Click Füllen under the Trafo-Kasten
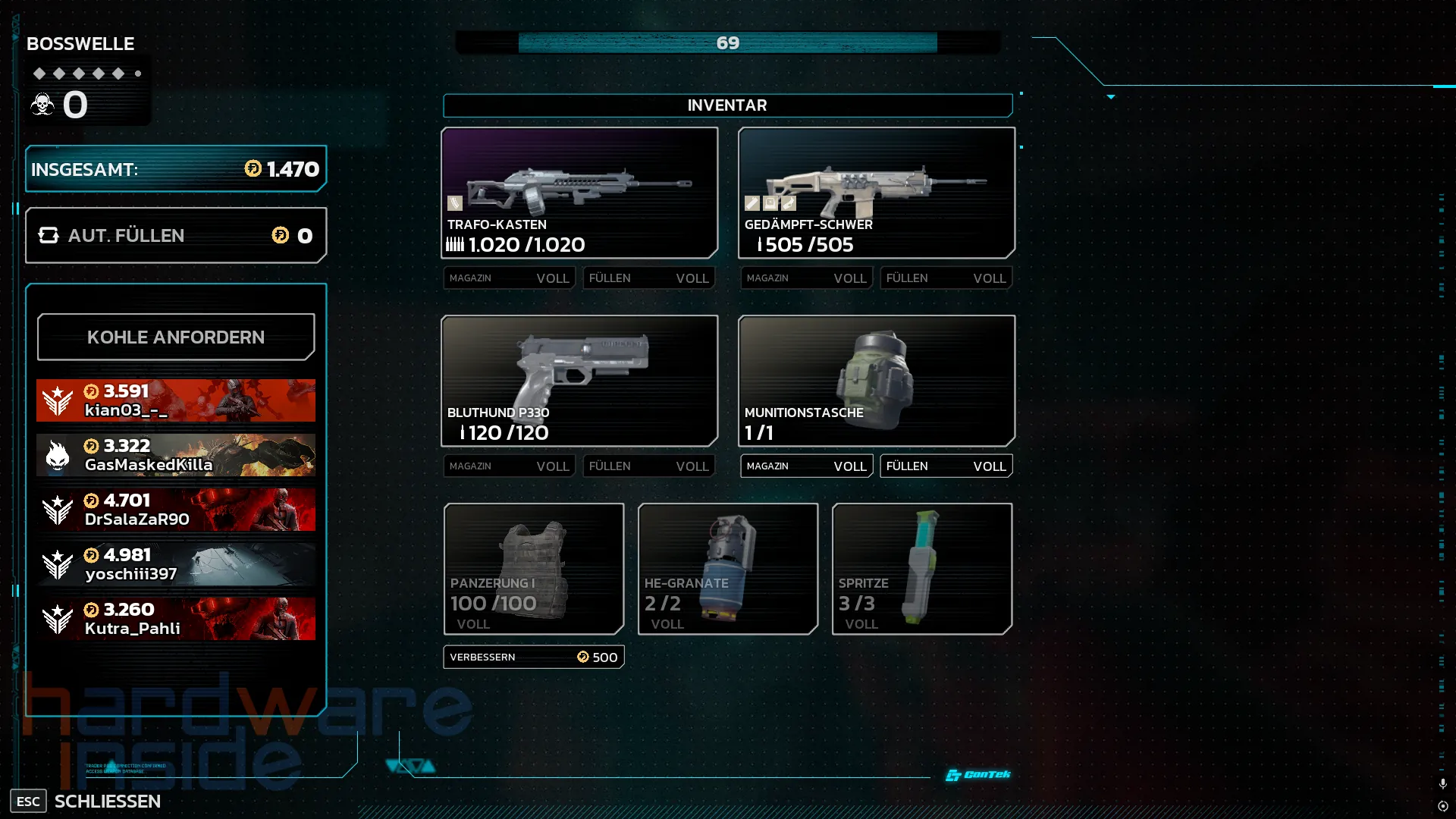Viewport: 1456px width, 819px height. (x=648, y=278)
